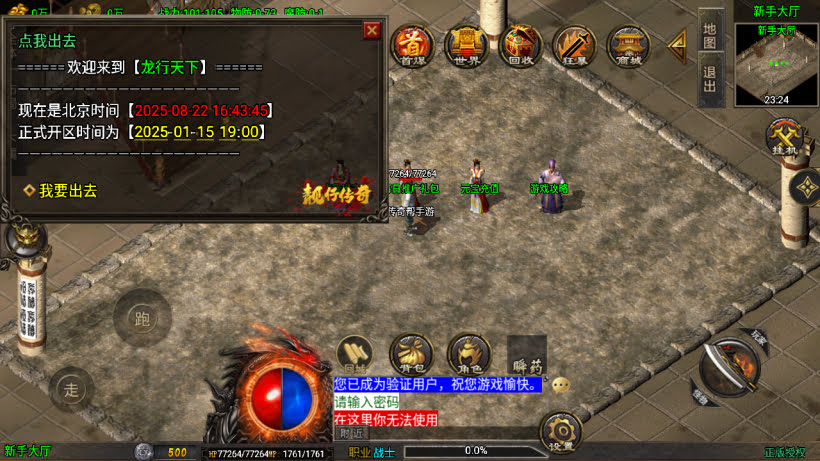Screen dimensions: 820x461
Task: Open the 背包 backpack icon
Action: point(411,354)
